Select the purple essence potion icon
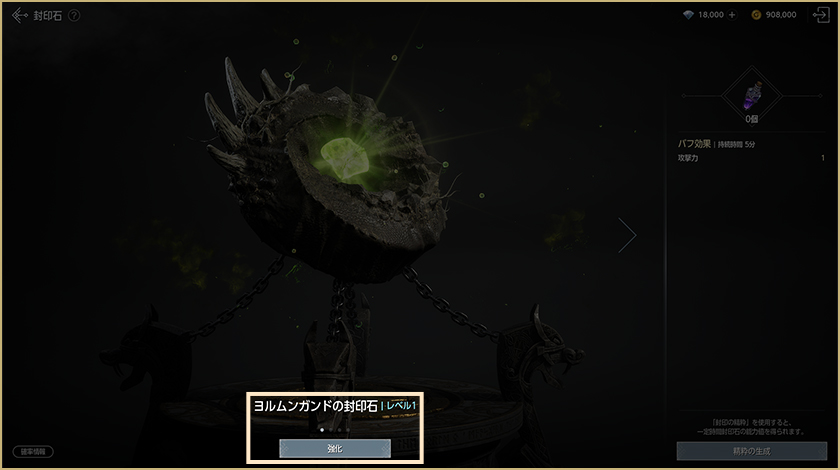This screenshot has width=840, height=470. (x=750, y=95)
